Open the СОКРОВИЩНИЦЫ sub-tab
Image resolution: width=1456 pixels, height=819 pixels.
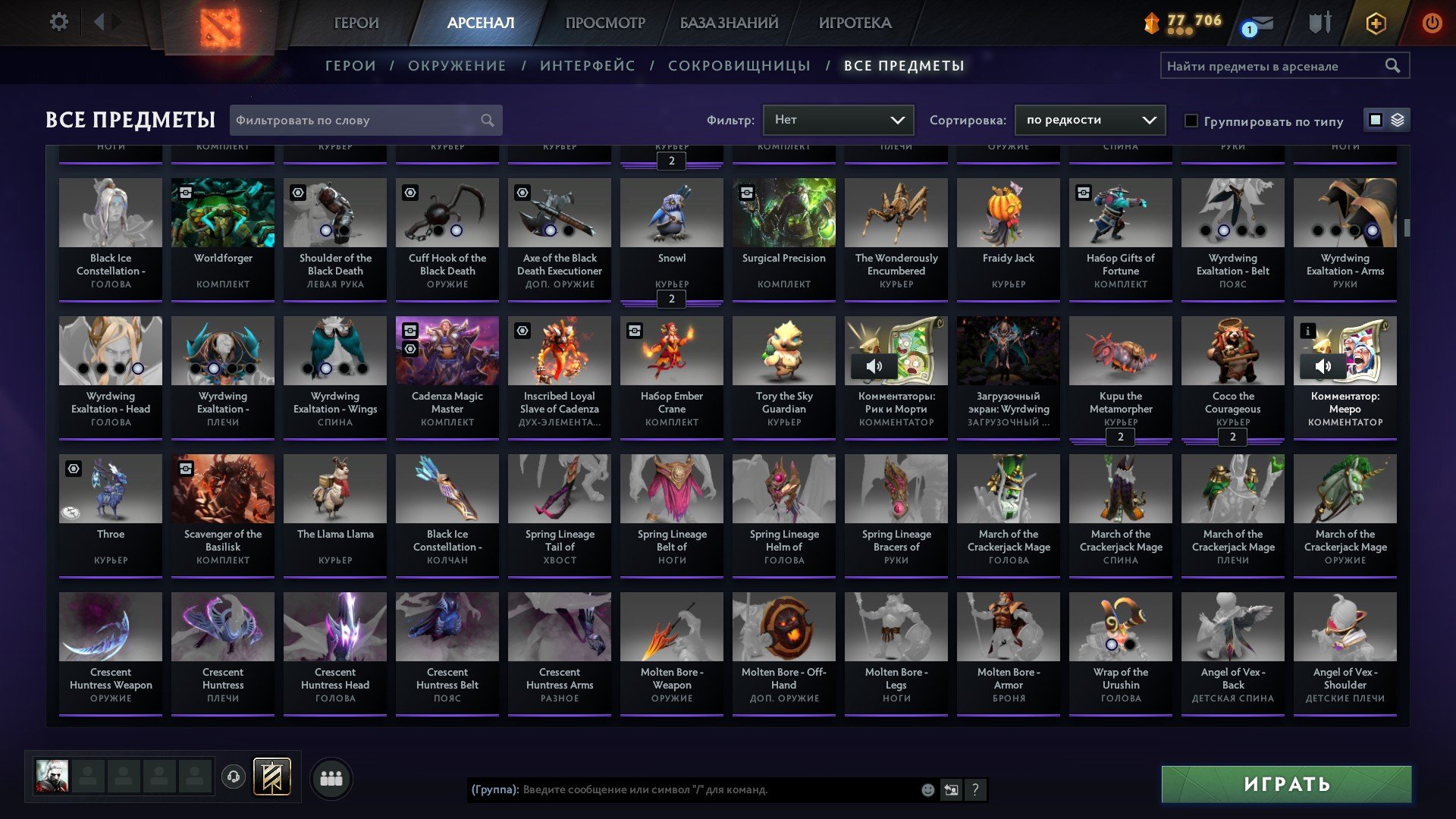point(738,66)
